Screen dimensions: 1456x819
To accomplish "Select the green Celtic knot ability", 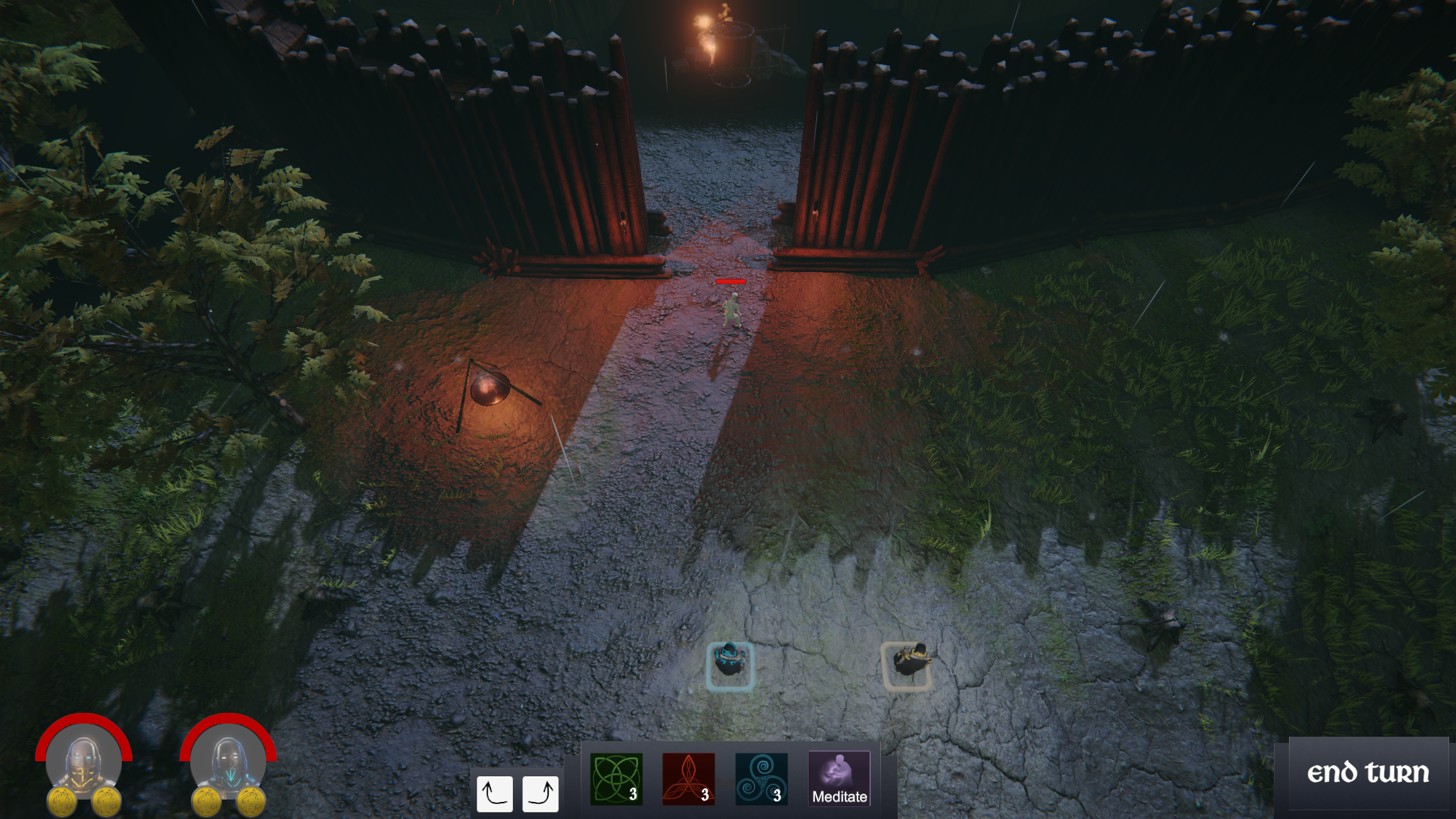I will click(616, 779).
